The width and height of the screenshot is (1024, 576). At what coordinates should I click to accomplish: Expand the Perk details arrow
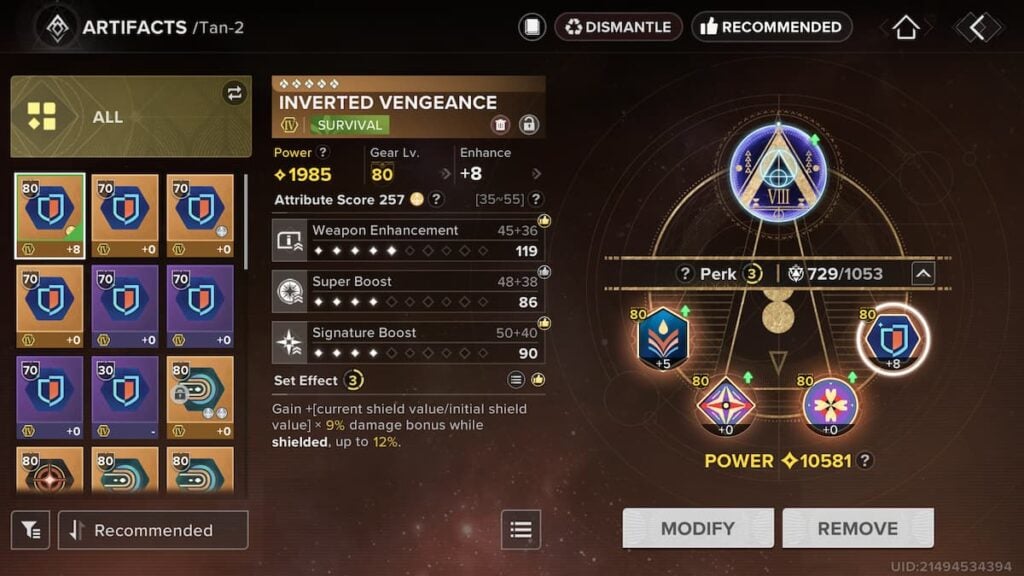tap(923, 273)
